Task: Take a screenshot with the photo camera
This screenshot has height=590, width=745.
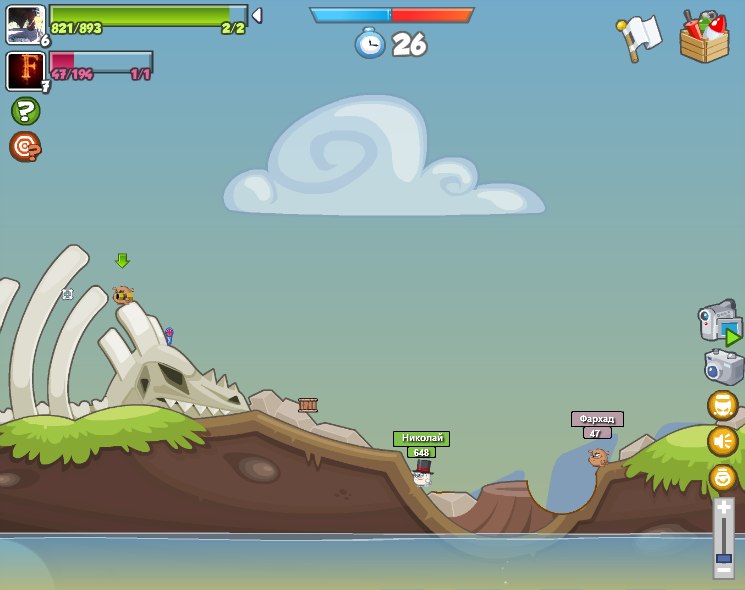Action: click(723, 367)
